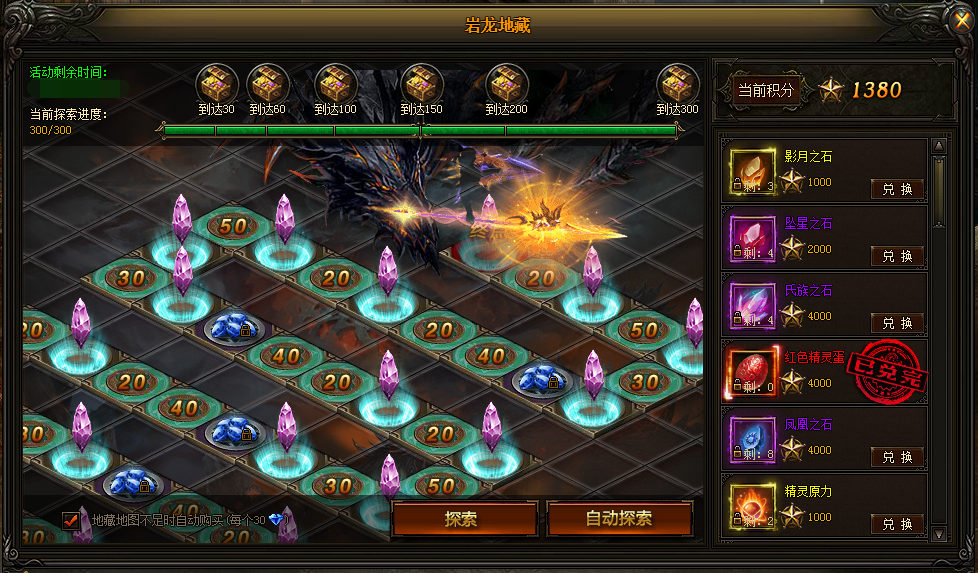The height and width of the screenshot is (573, 978).
Task: Inspect the 影月之石 item icon
Action: [x=751, y=170]
